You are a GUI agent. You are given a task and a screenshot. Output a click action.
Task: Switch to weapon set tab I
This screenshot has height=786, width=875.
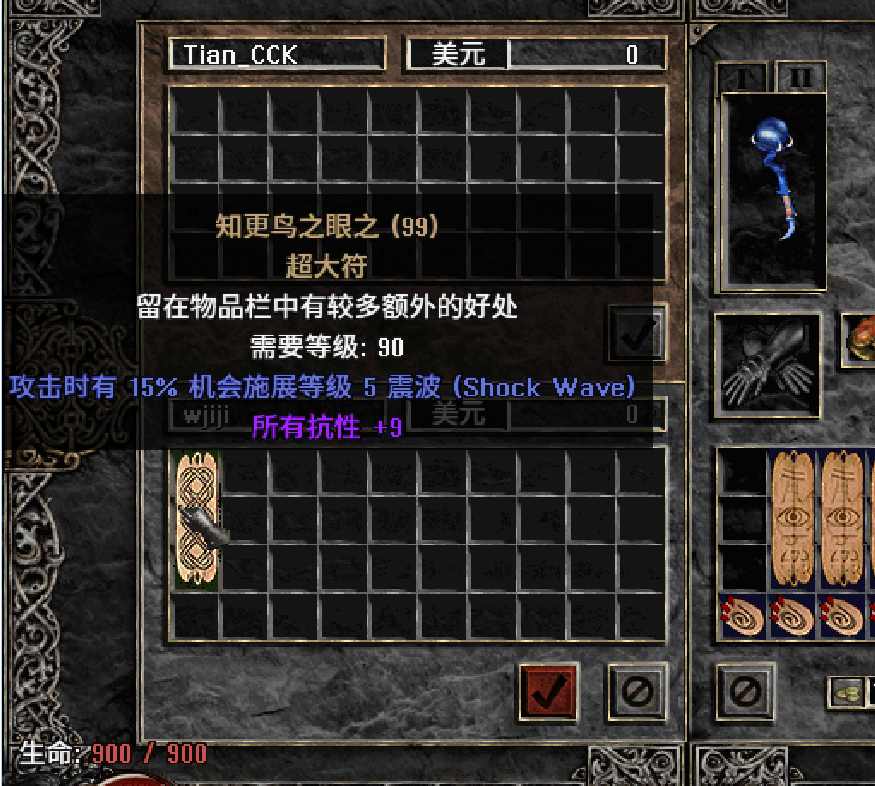pyautogui.click(x=742, y=78)
